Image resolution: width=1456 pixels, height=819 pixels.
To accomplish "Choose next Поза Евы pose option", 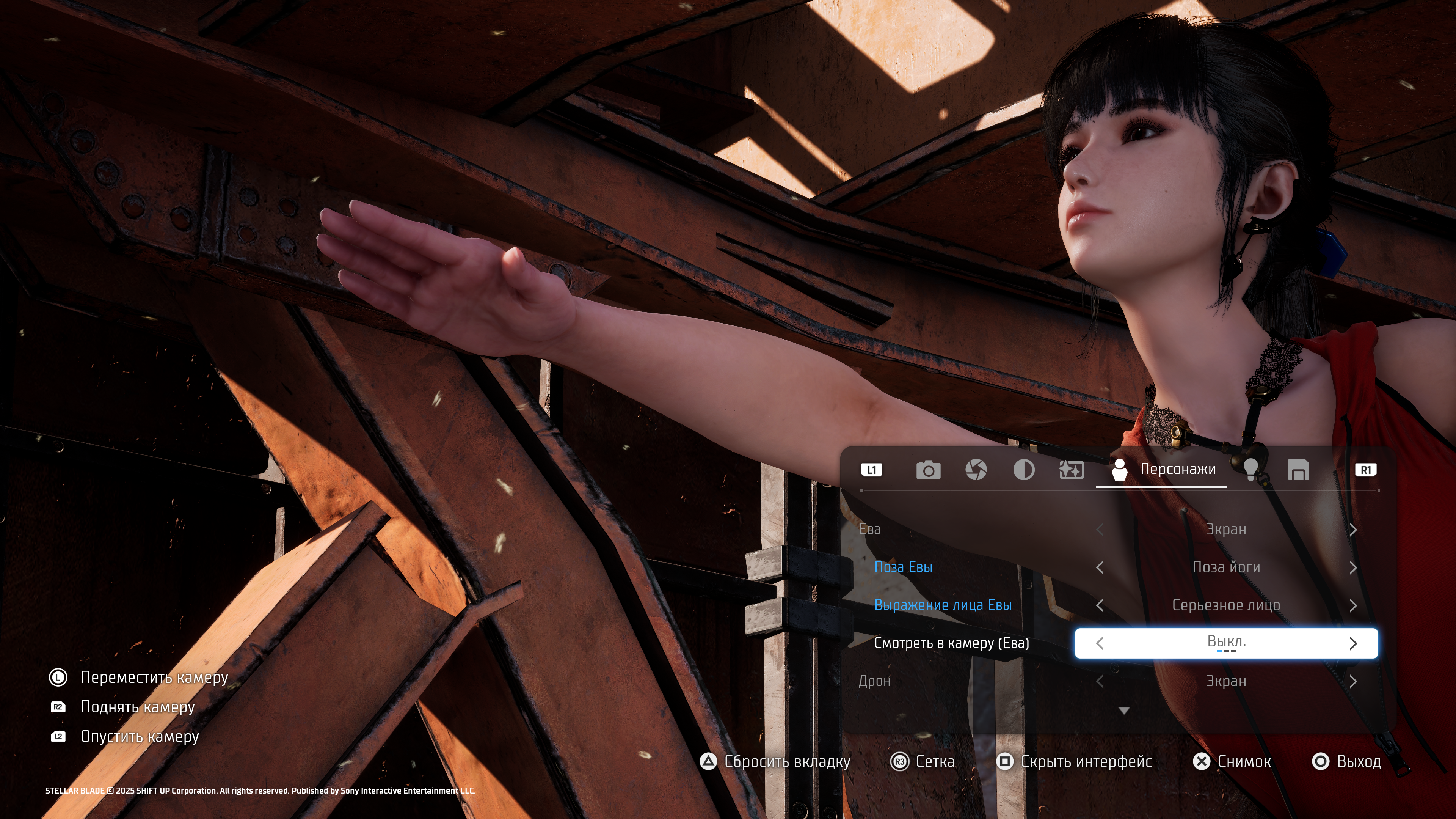I will [1353, 567].
